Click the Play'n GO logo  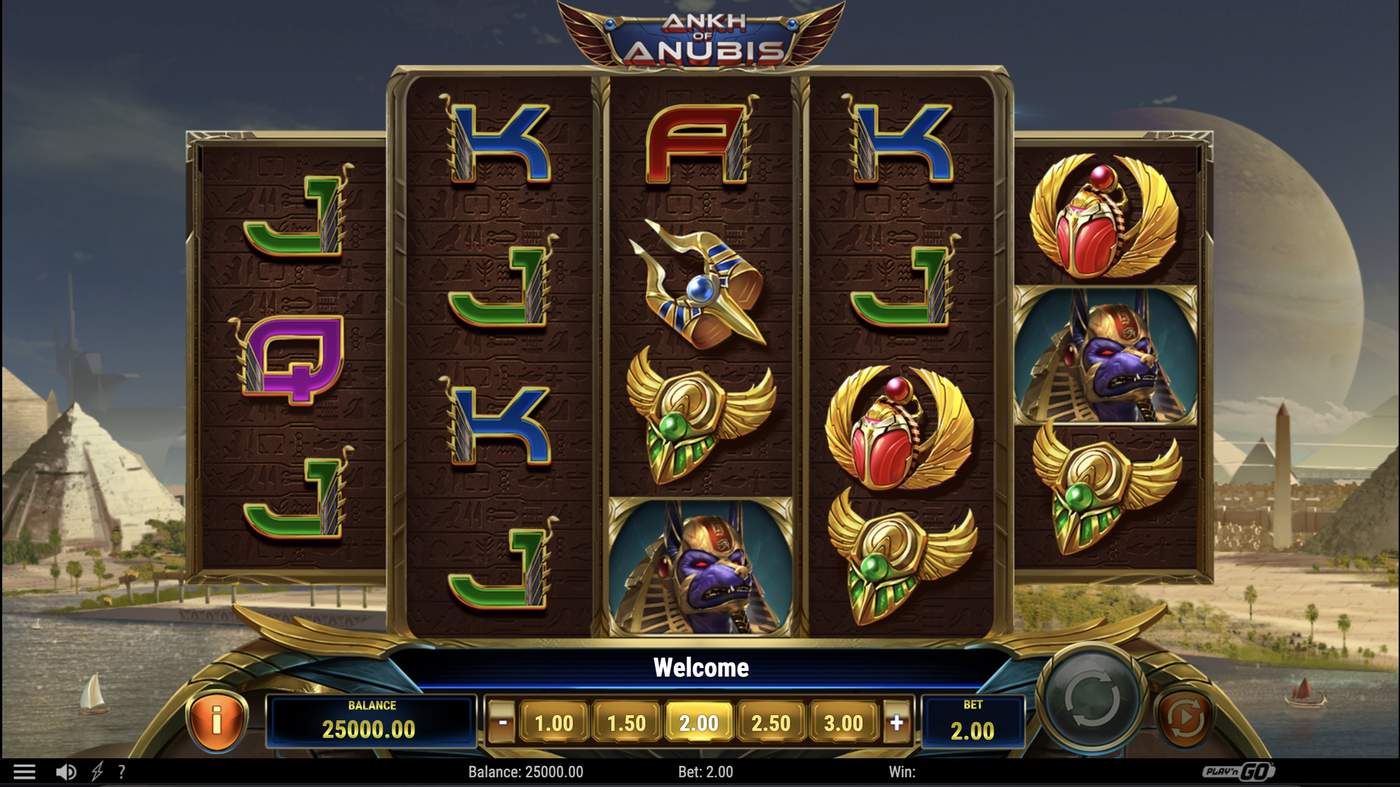1239,771
